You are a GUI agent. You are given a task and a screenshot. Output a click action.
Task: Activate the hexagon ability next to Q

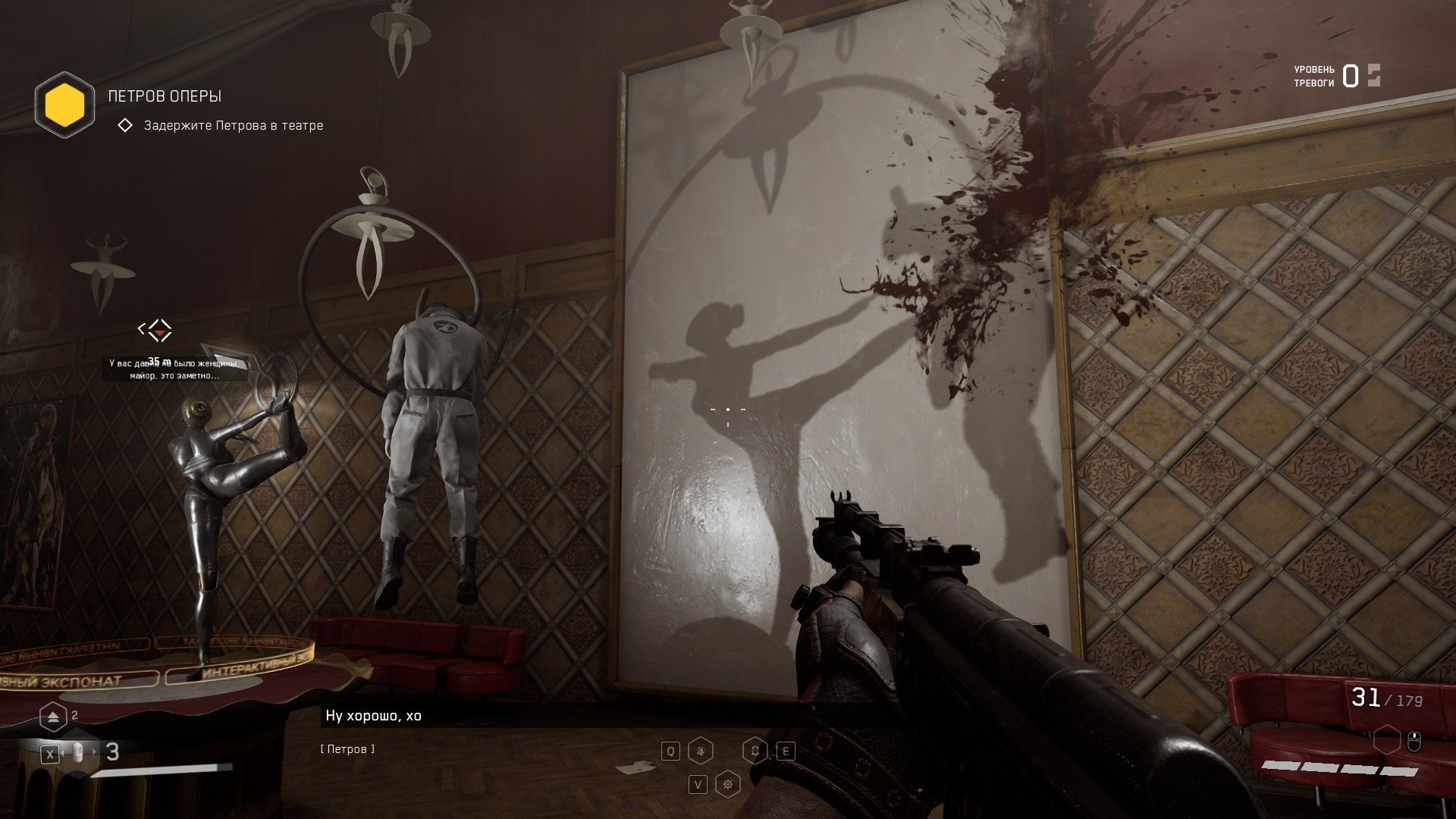pos(700,751)
